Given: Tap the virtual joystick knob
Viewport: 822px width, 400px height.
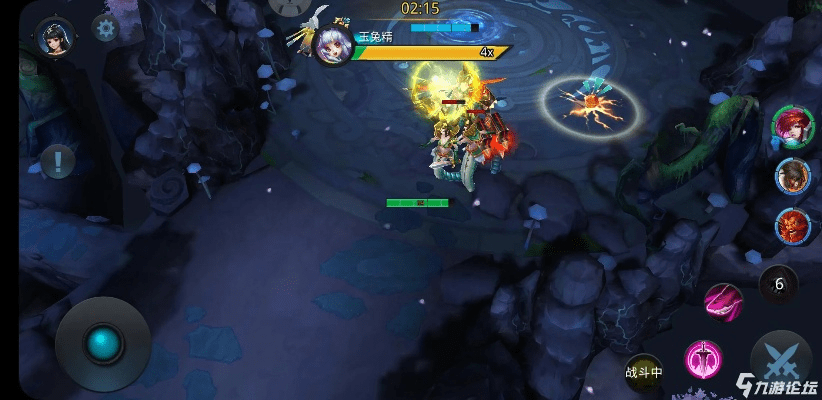Looking at the screenshot, I should pyautogui.click(x=103, y=344).
